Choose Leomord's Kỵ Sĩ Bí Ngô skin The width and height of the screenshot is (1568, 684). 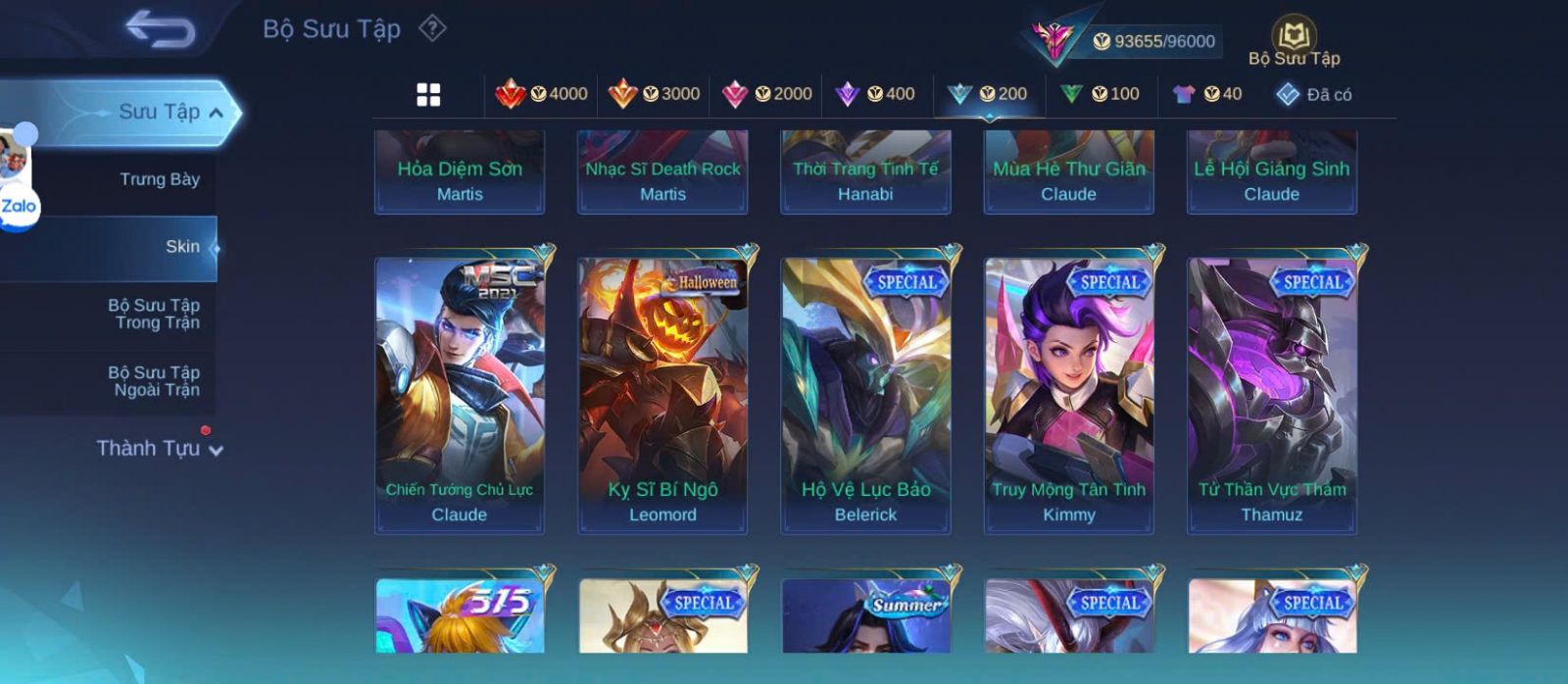(662, 392)
